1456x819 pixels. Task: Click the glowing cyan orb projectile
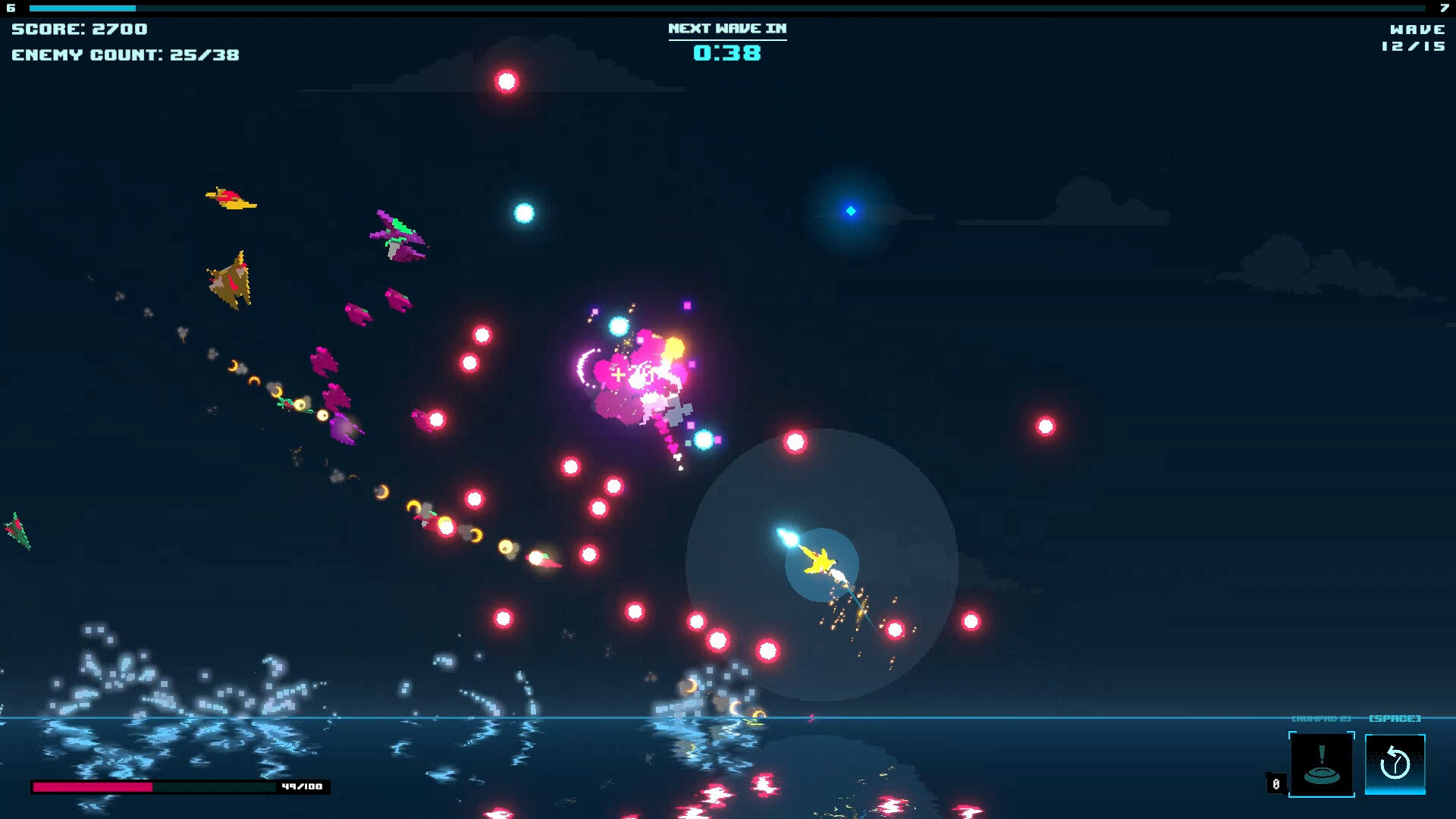[526, 213]
